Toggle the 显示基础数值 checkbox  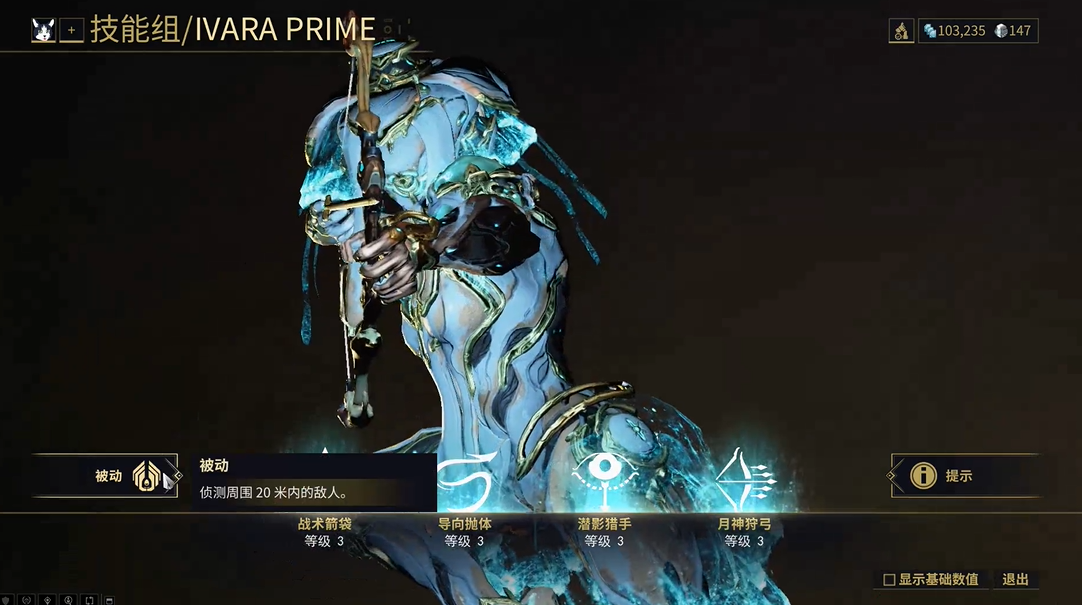pyautogui.click(x=889, y=580)
